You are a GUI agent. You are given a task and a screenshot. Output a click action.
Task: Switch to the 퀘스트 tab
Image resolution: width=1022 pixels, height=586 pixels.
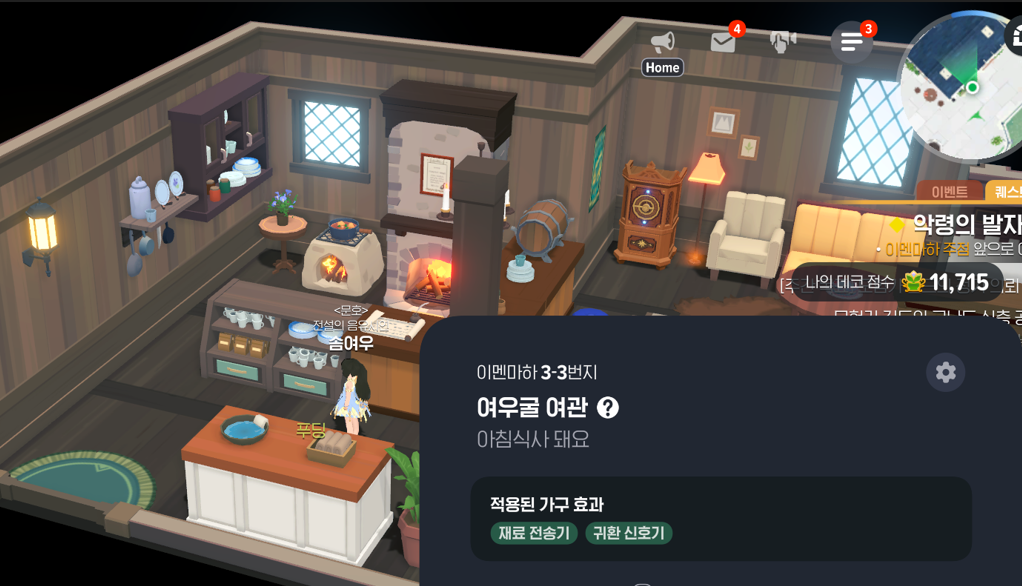coord(1003,192)
